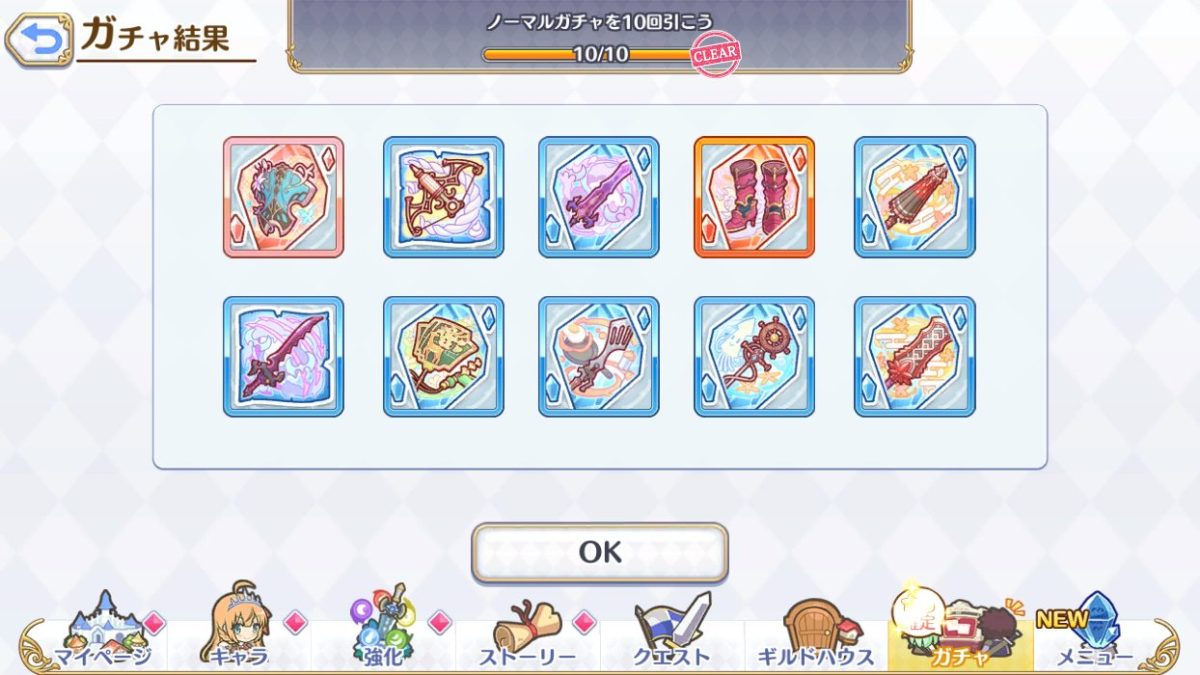Select the ship's wheel staff item
The height and width of the screenshot is (675, 1200).
pos(754,357)
